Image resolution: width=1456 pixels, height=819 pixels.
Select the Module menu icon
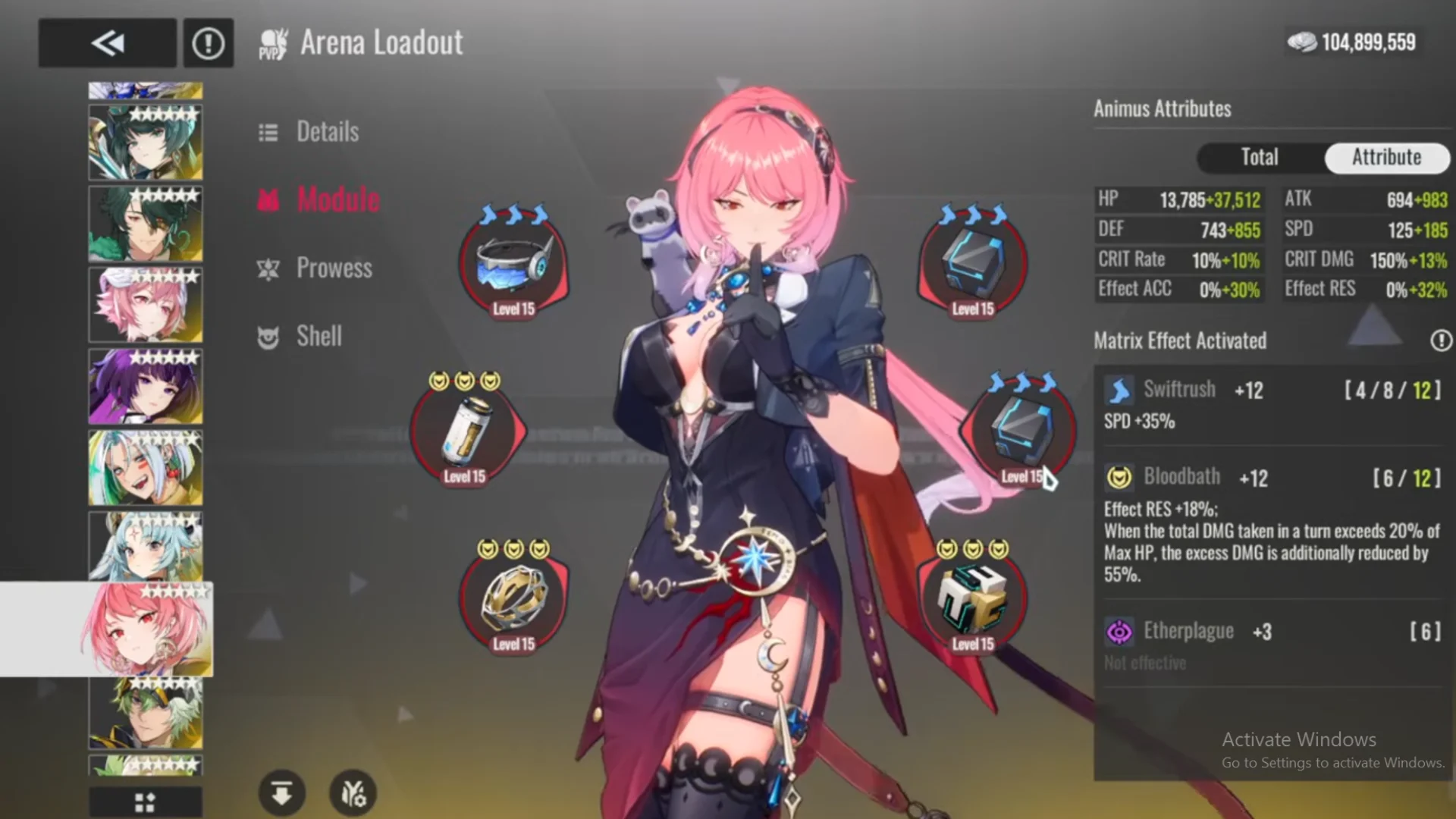point(269,199)
